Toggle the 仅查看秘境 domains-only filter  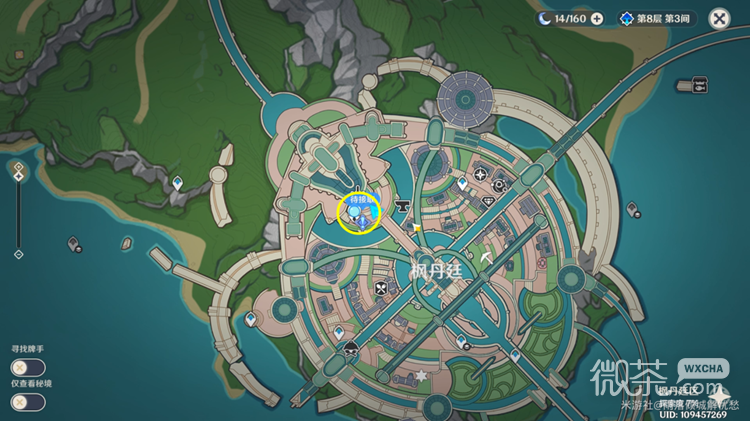[x=28, y=402]
